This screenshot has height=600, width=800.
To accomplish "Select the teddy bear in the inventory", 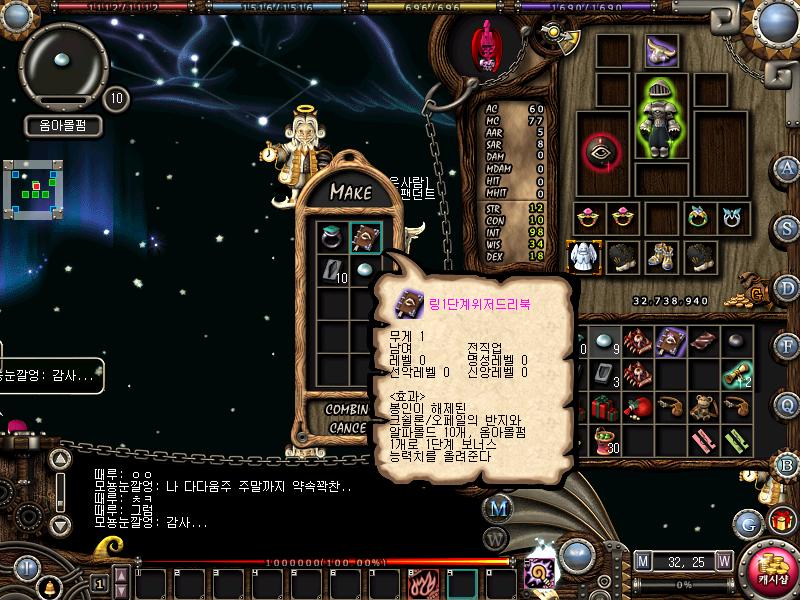I will (x=707, y=407).
